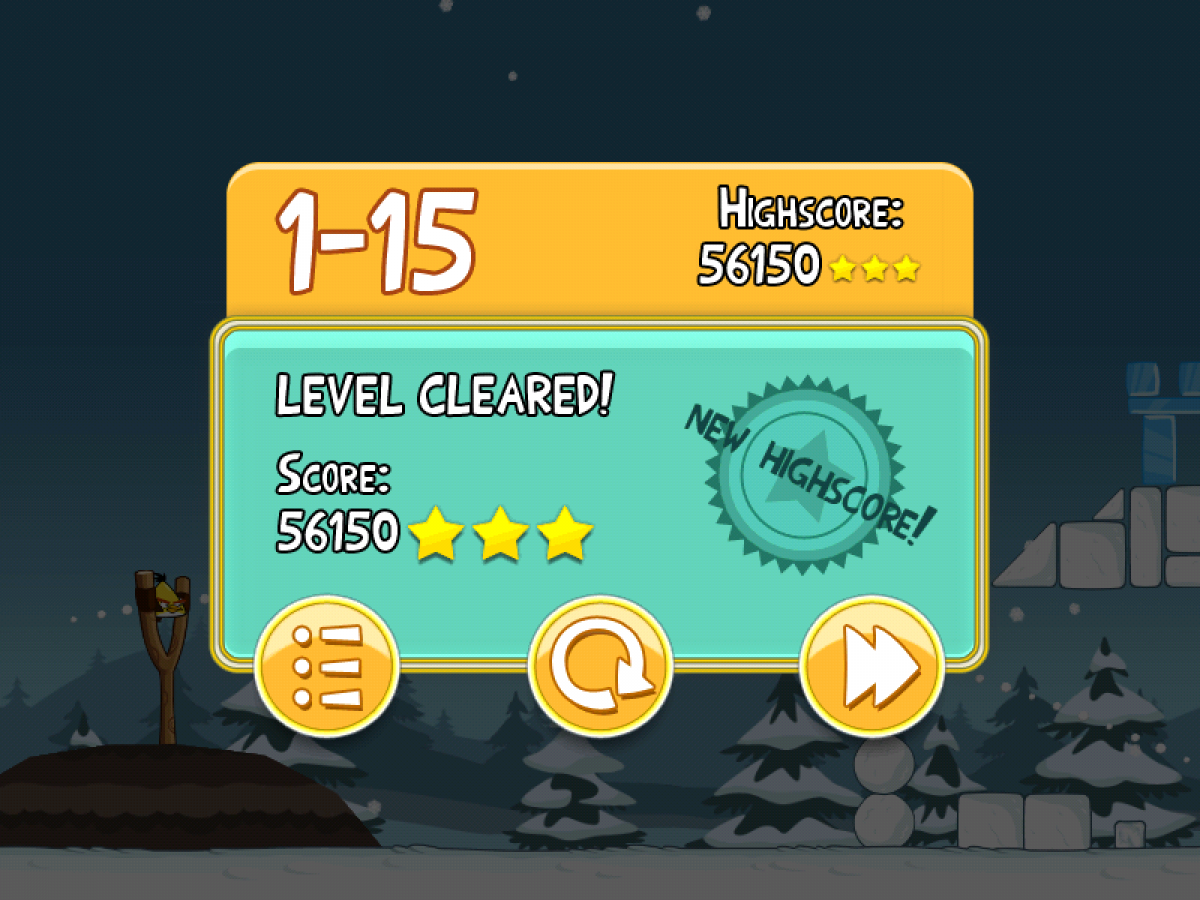The width and height of the screenshot is (1200, 900).
Task: Open the level selection menu
Action: [x=327, y=666]
